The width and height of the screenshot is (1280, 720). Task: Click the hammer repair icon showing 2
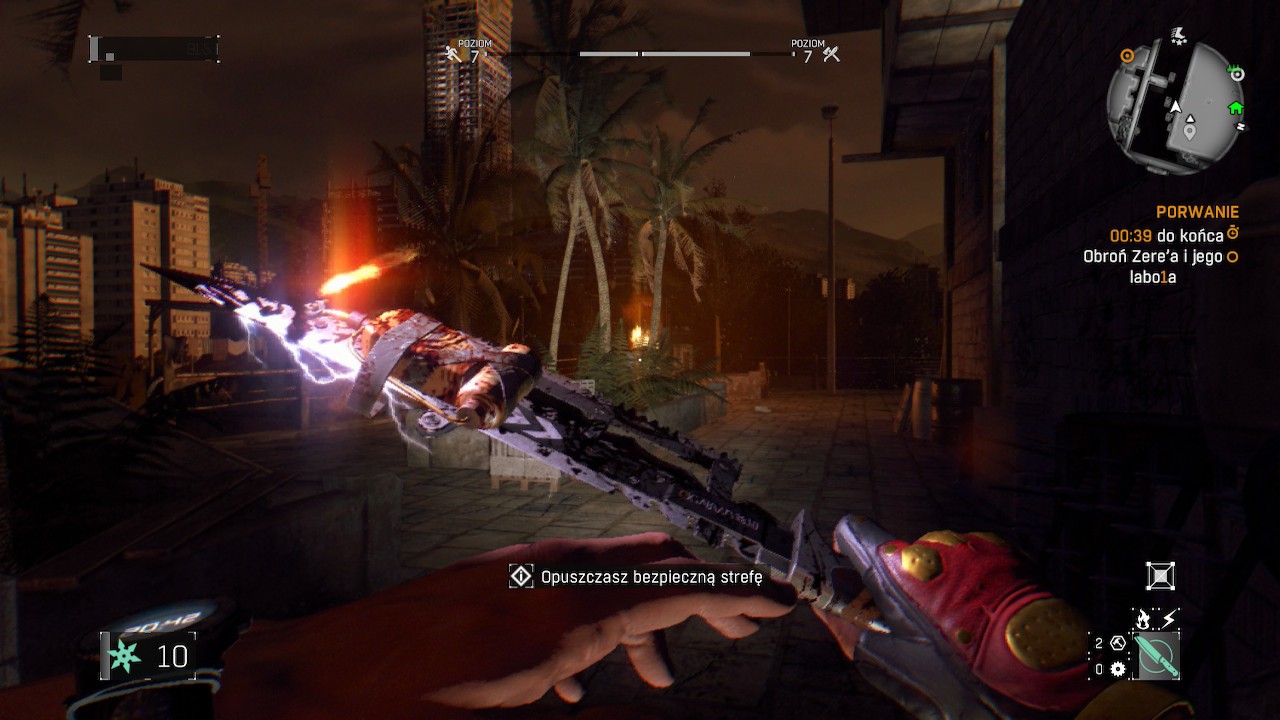click(1117, 643)
